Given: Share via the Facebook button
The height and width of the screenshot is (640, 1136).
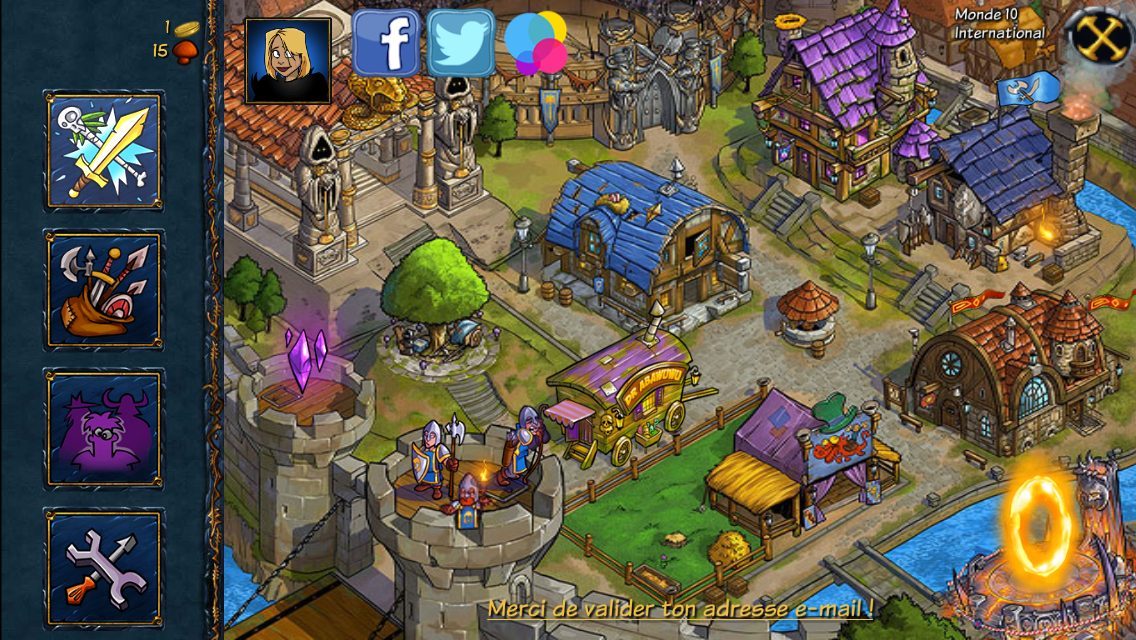Looking at the screenshot, I should (385, 44).
